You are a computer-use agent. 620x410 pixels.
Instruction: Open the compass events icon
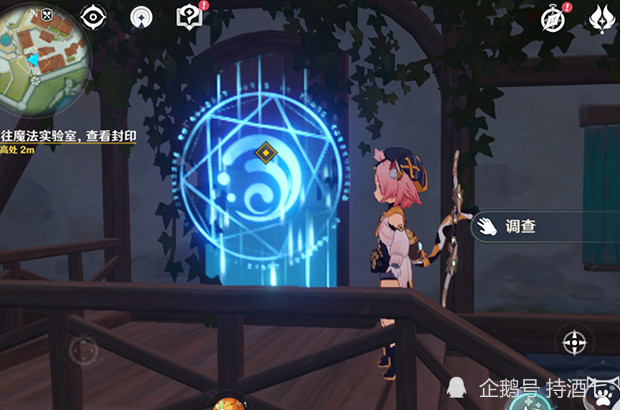pyautogui.click(x=553, y=17)
